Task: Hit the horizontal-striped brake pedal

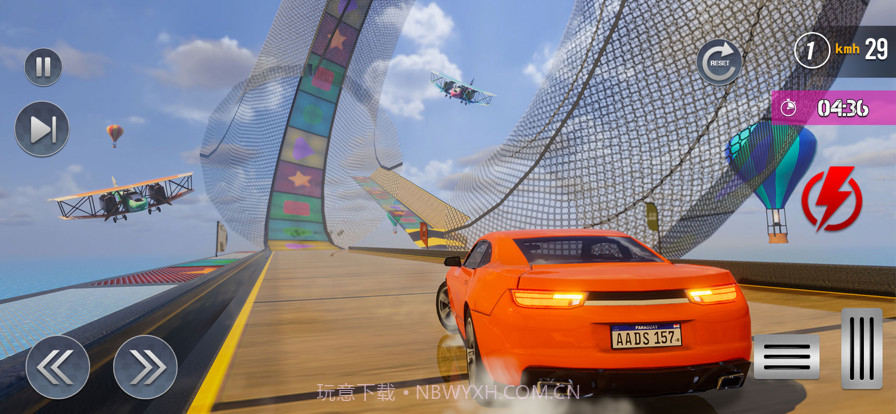Action: point(786,357)
